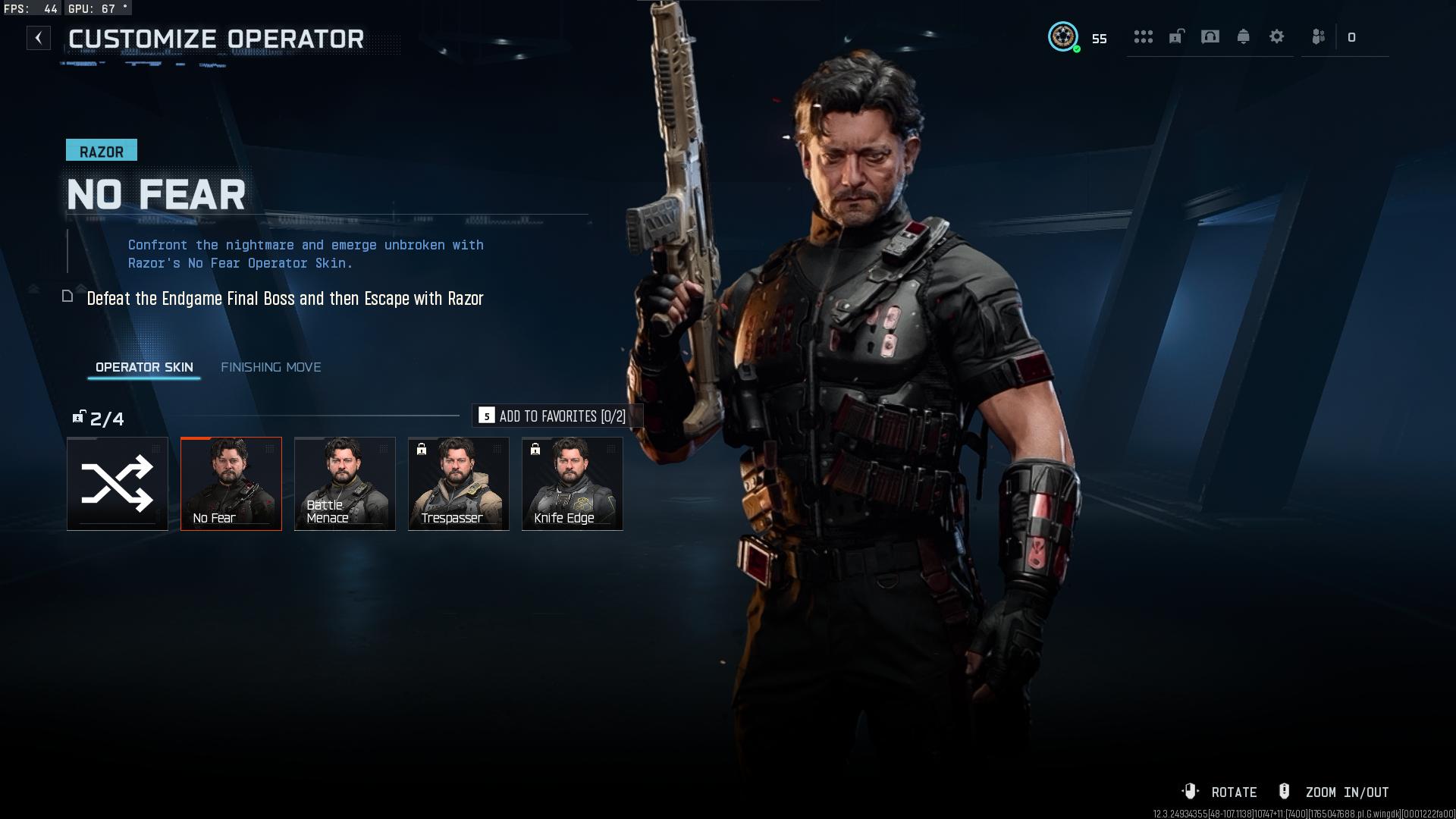This screenshot has width=1456, height=819.
Task: Open the six-dot grid menu
Action: coord(1143,37)
